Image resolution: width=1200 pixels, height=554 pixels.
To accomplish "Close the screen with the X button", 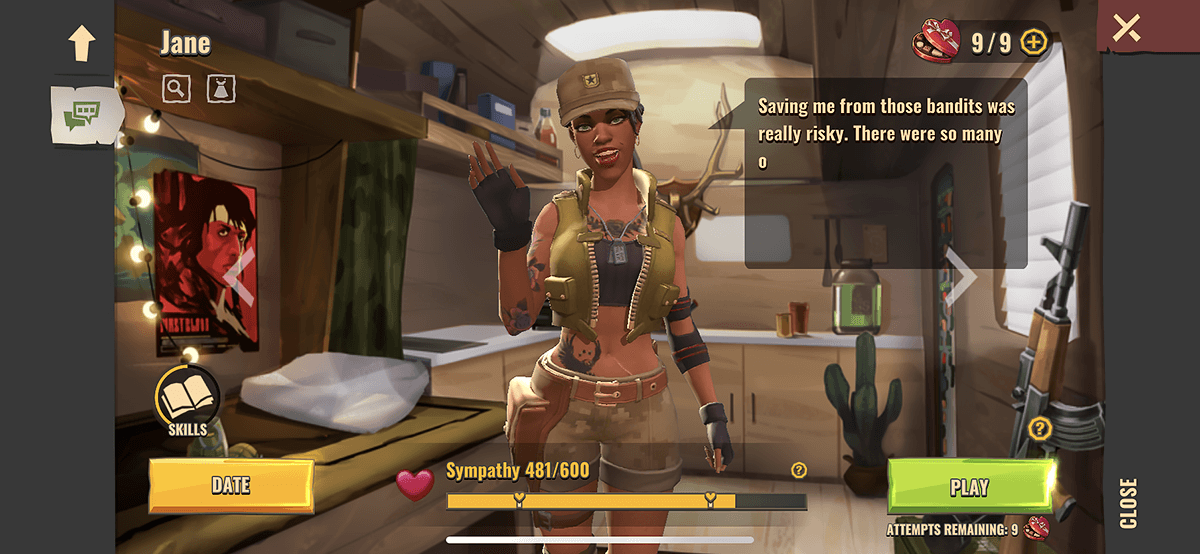I will click(1126, 27).
